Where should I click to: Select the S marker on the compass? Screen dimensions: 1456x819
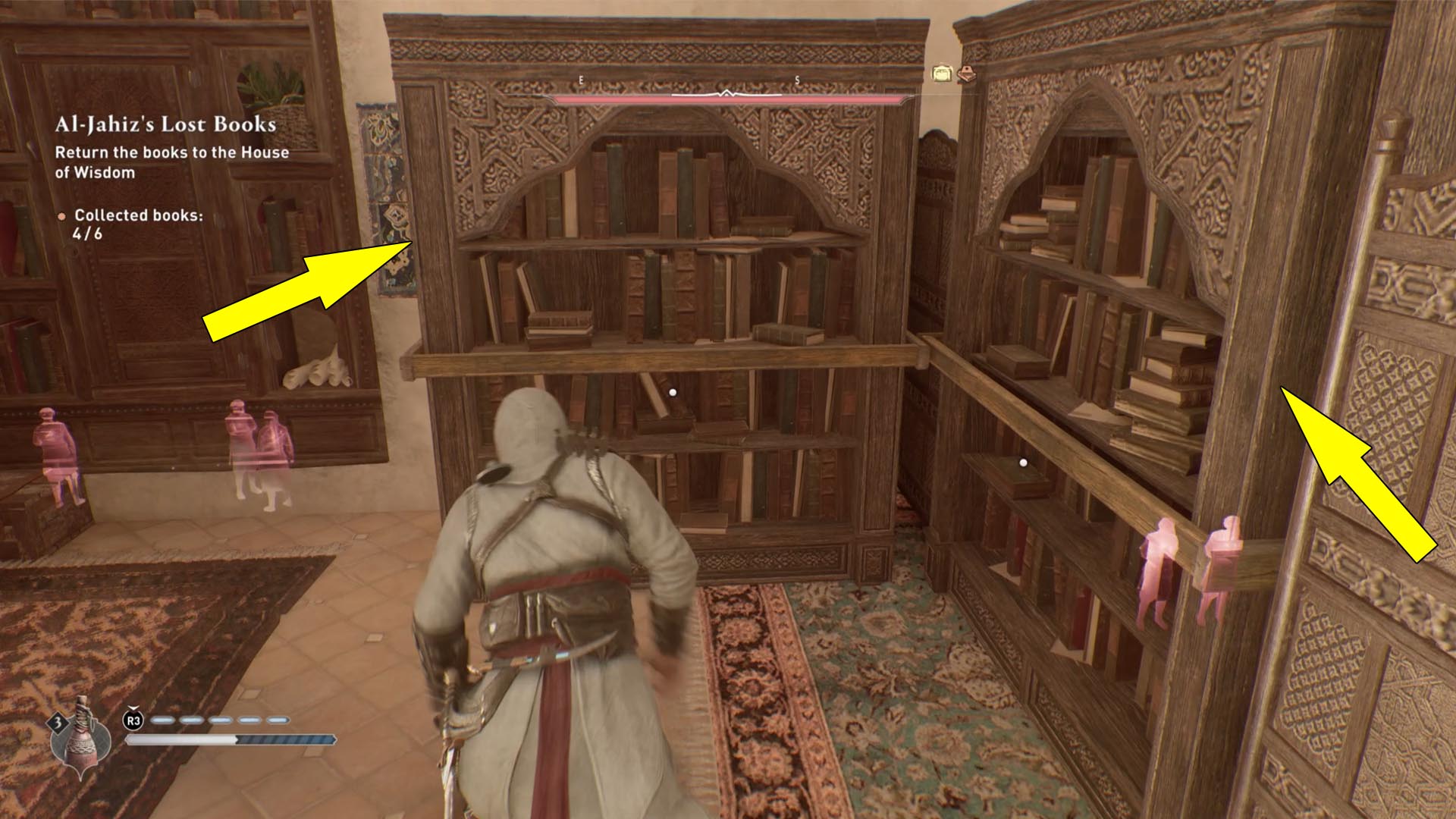798,78
